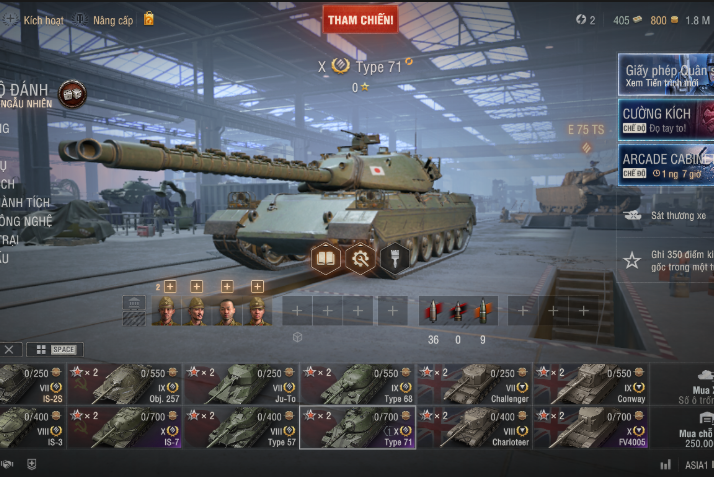Open the gear-and-wrench hexagon icon

tap(360, 258)
